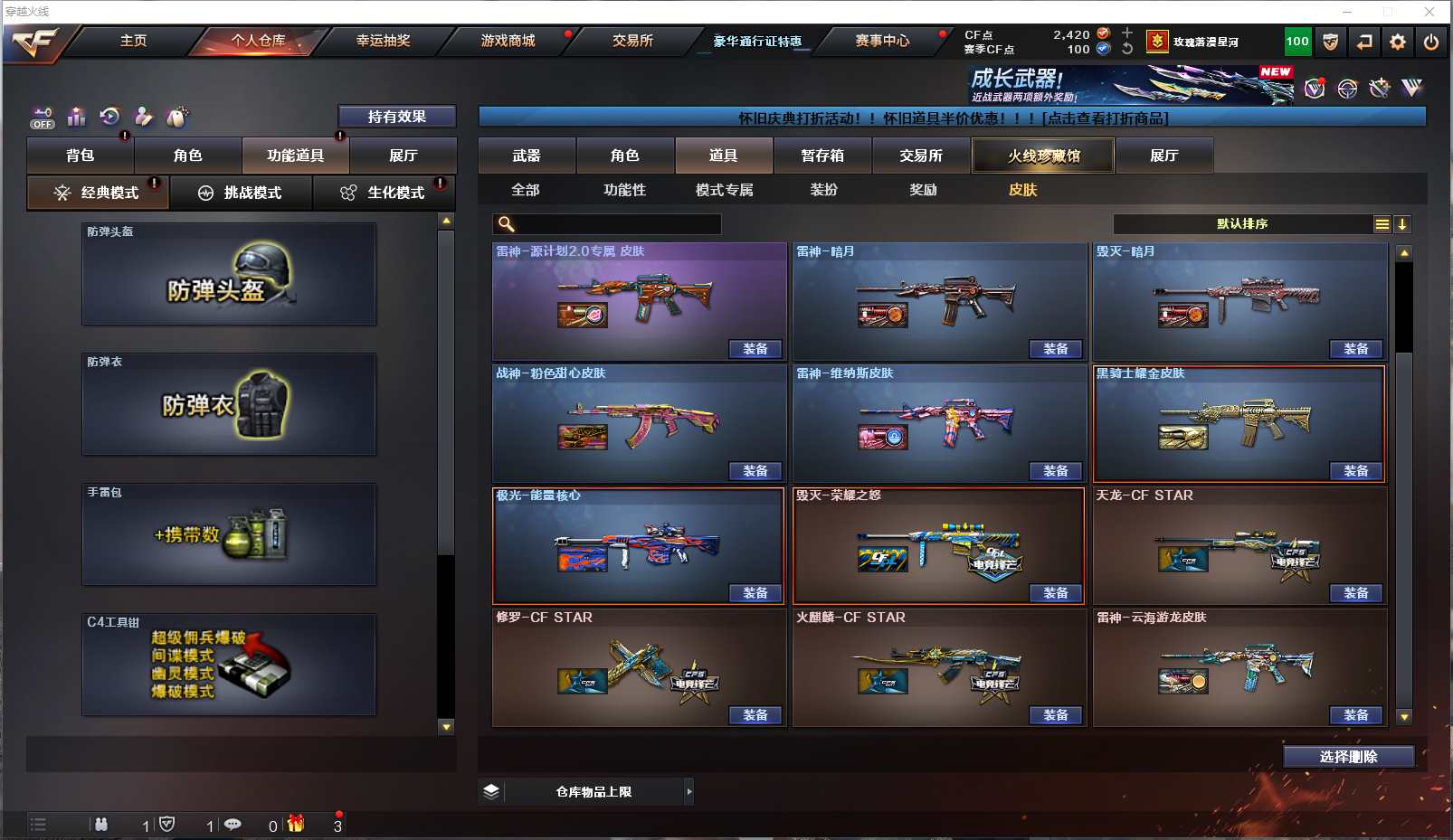This screenshot has height=840, width=1453.
Task: Open the 背包 backpack tab
Action: tap(81, 156)
